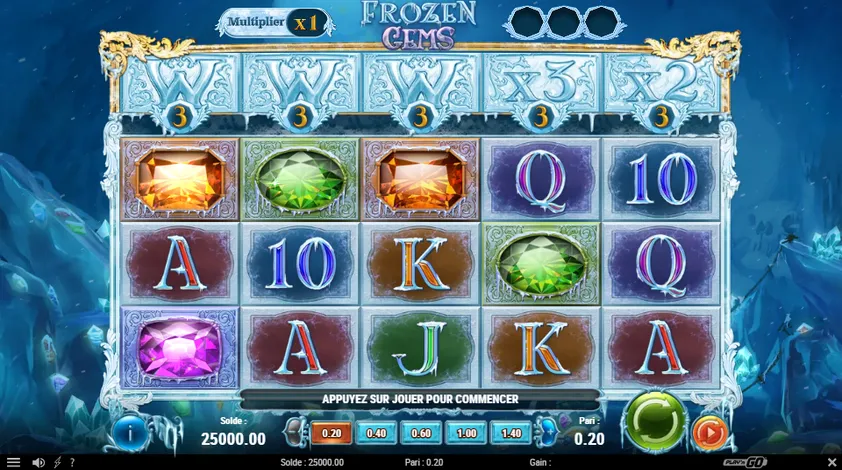Open the blue info paytable button
This screenshot has width=842, height=470.
tap(130, 432)
